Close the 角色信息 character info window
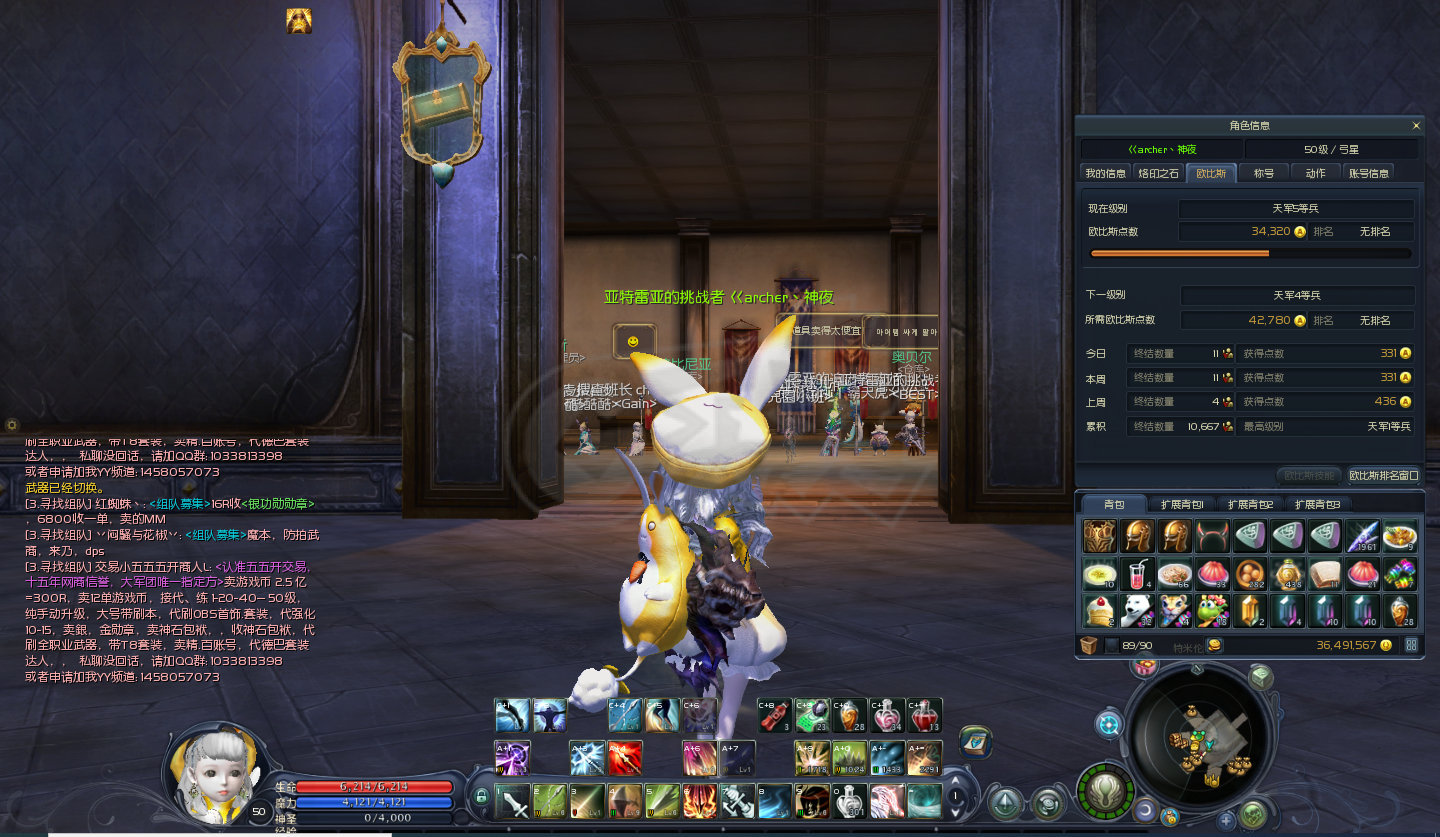This screenshot has height=837, width=1440. [x=1415, y=126]
